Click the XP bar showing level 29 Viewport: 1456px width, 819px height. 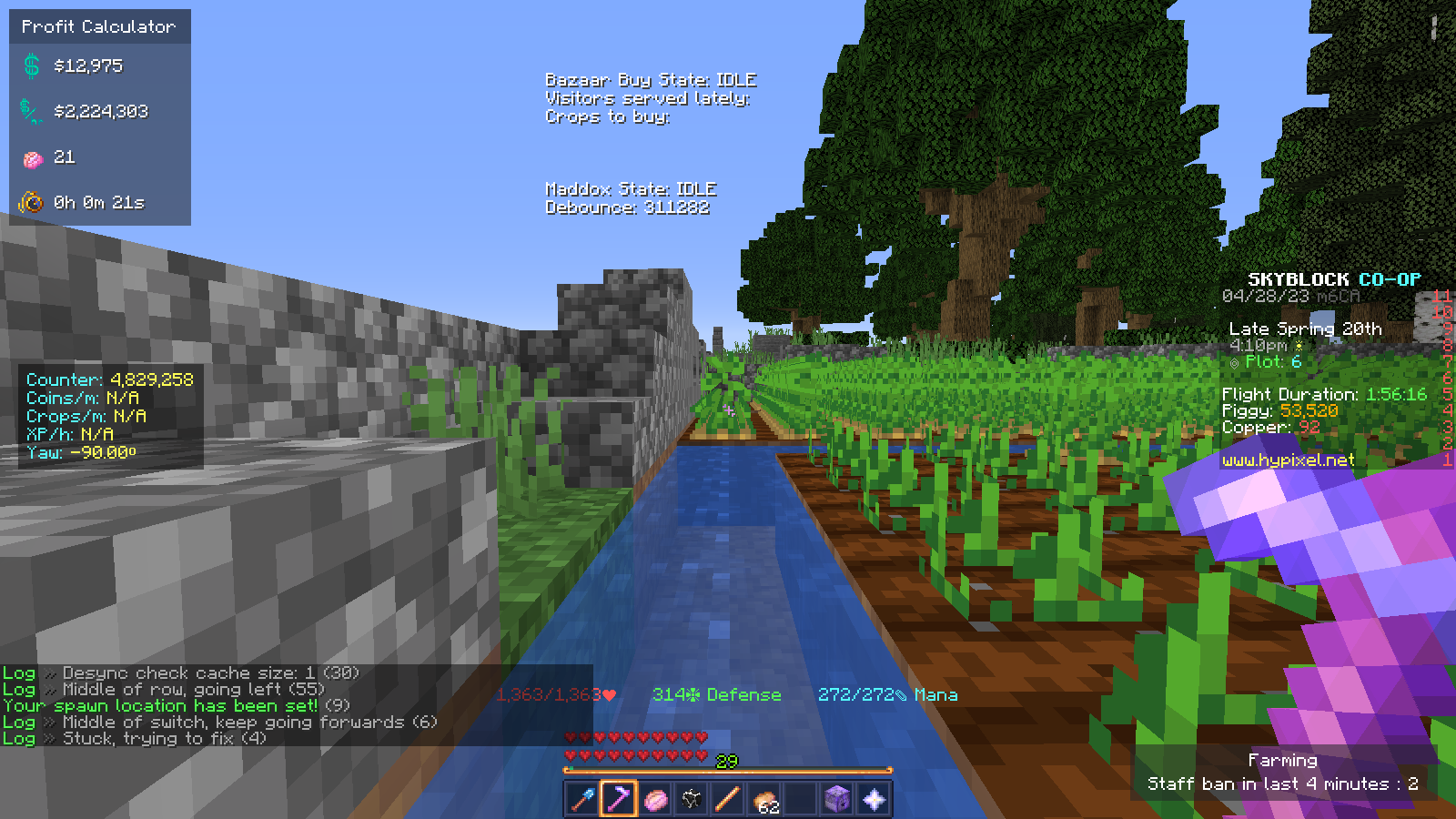[x=725, y=767]
